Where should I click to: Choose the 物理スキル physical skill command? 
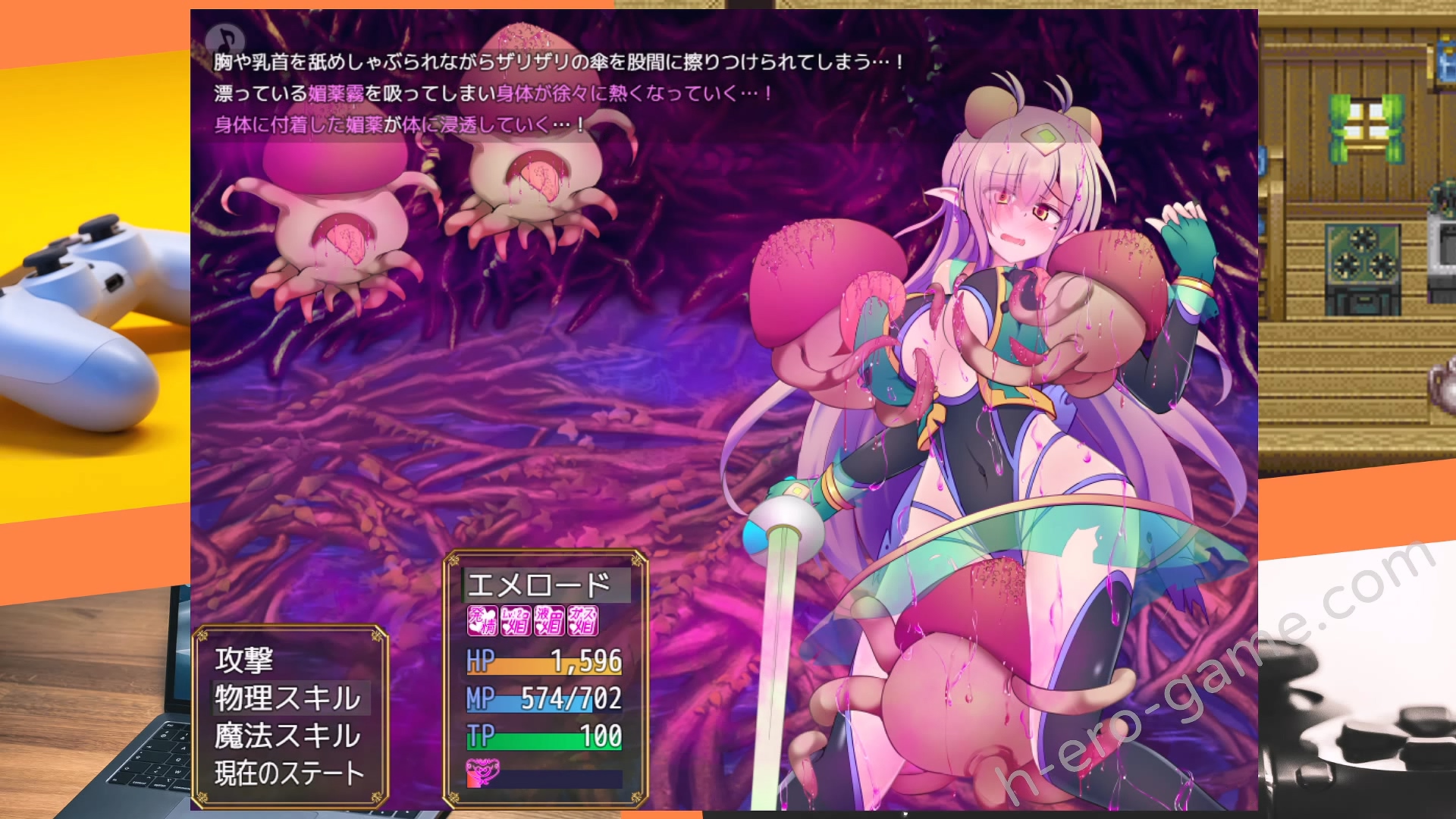pyautogui.click(x=288, y=698)
